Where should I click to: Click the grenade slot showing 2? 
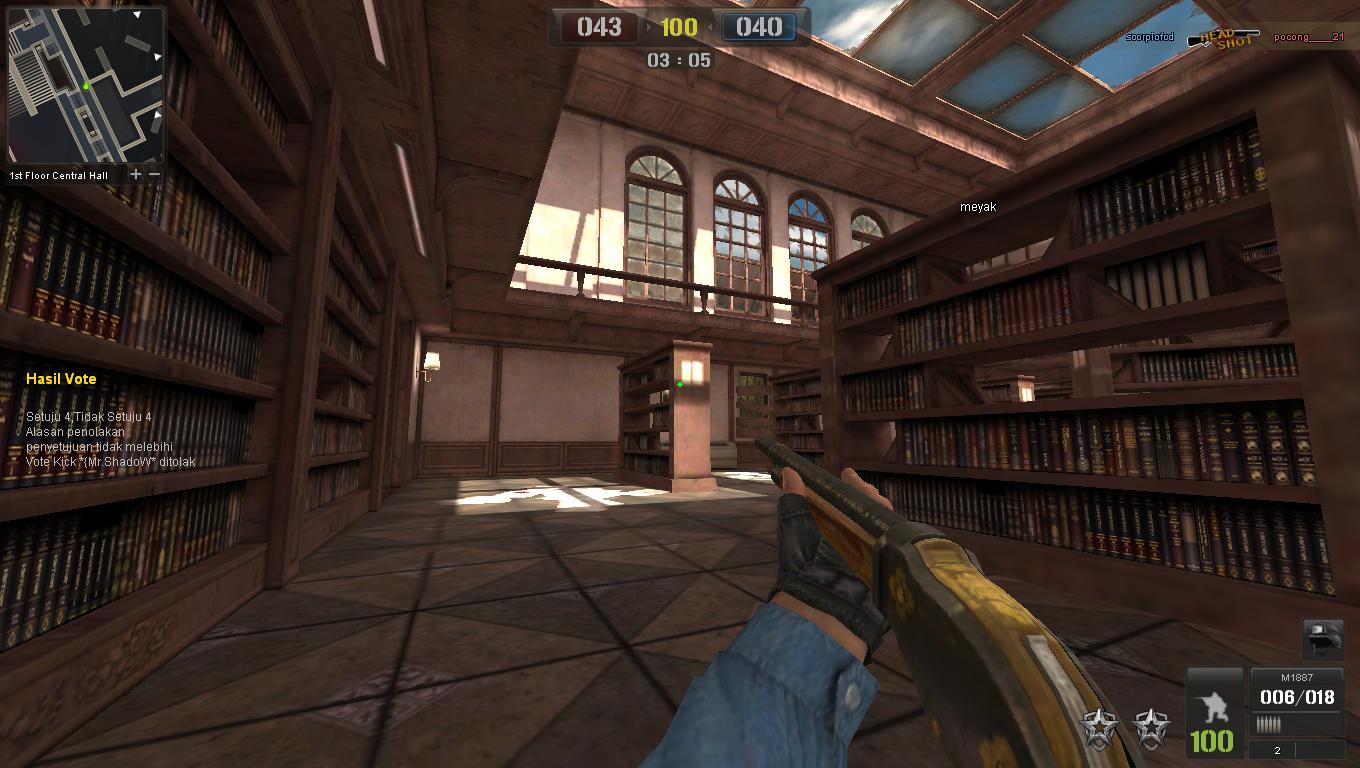(1277, 751)
